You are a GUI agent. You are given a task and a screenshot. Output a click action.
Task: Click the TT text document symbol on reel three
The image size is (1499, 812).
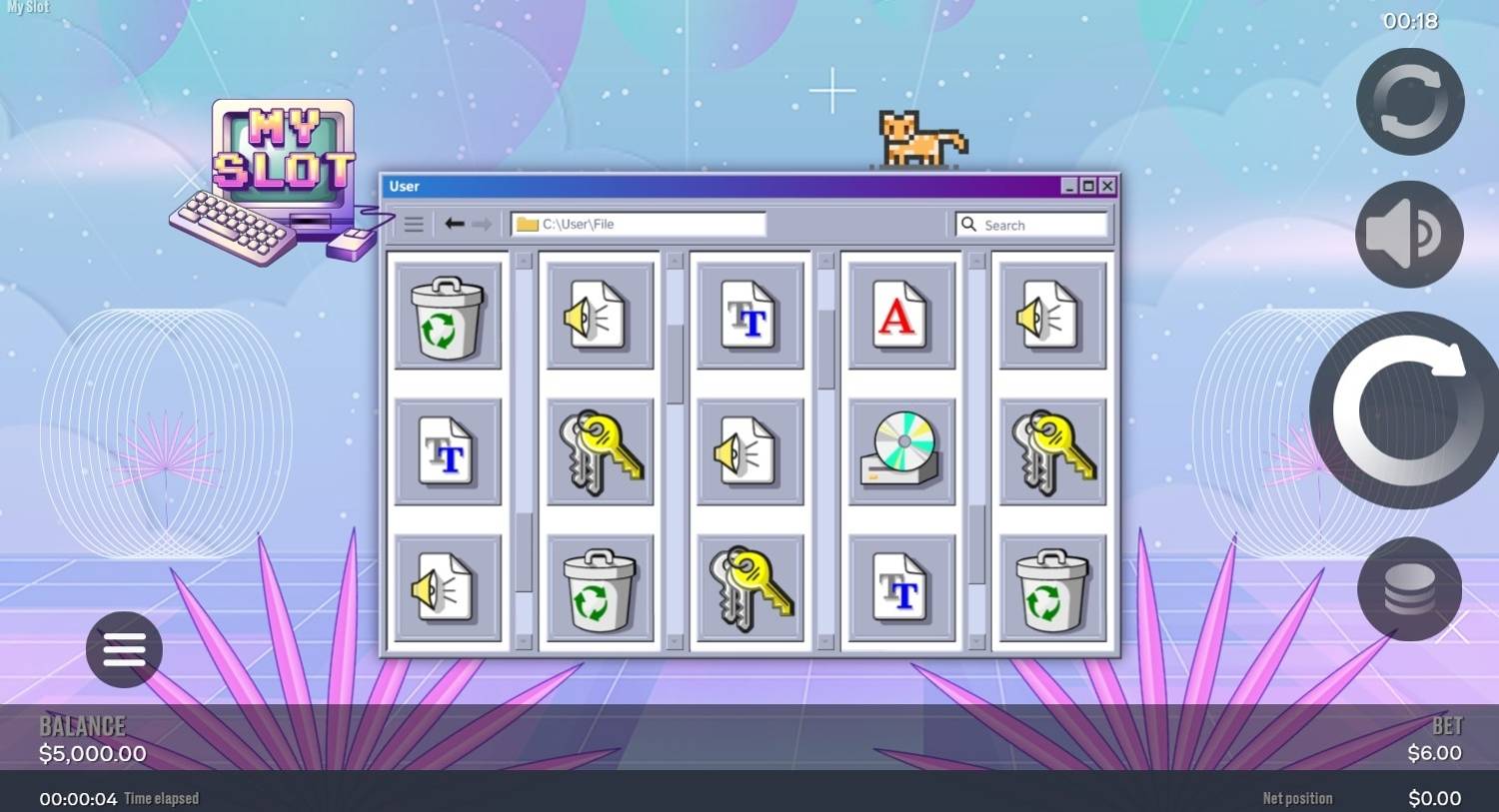pyautogui.click(x=749, y=316)
